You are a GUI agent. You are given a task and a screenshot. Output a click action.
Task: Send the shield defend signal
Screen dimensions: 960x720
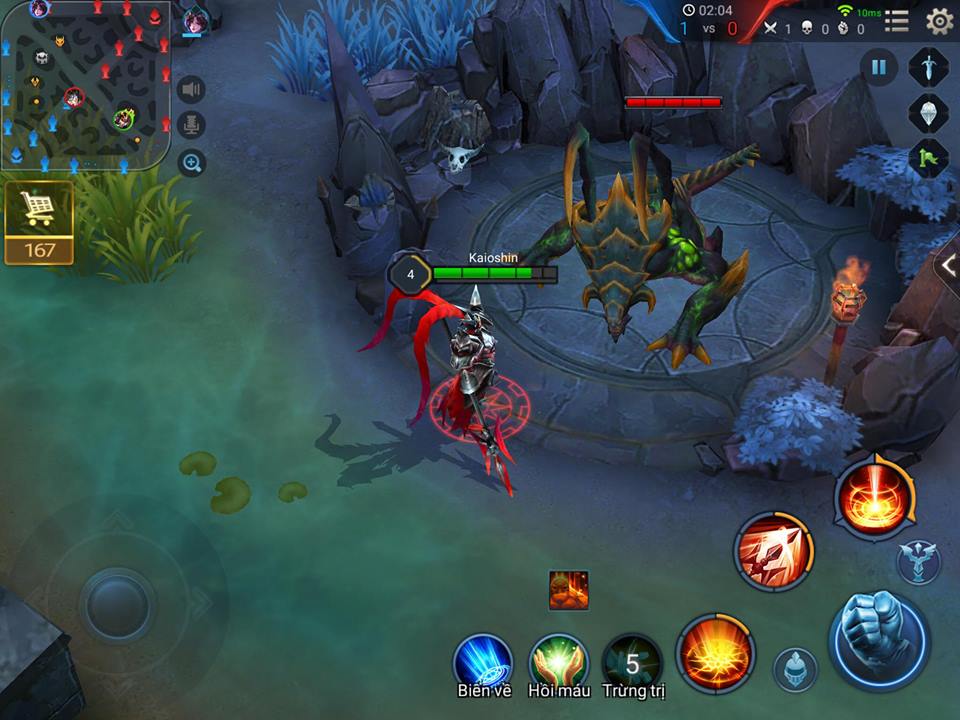pos(928,112)
